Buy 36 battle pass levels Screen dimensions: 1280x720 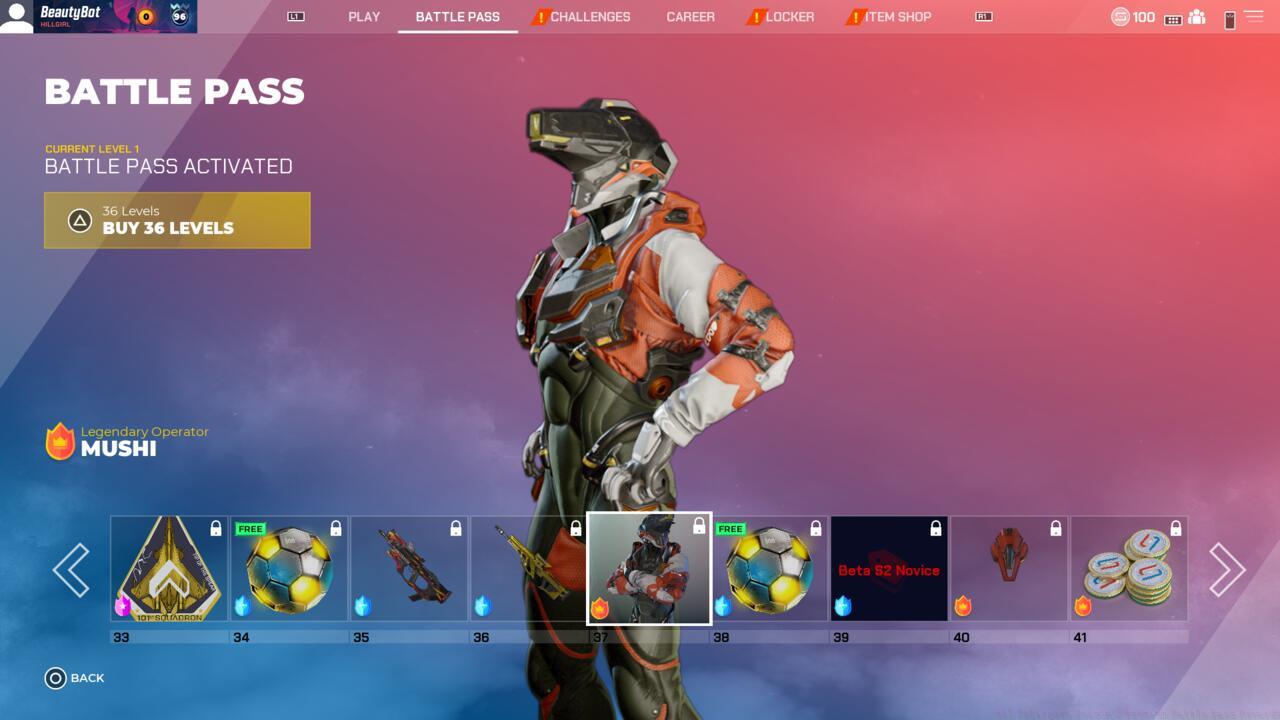[x=177, y=220]
